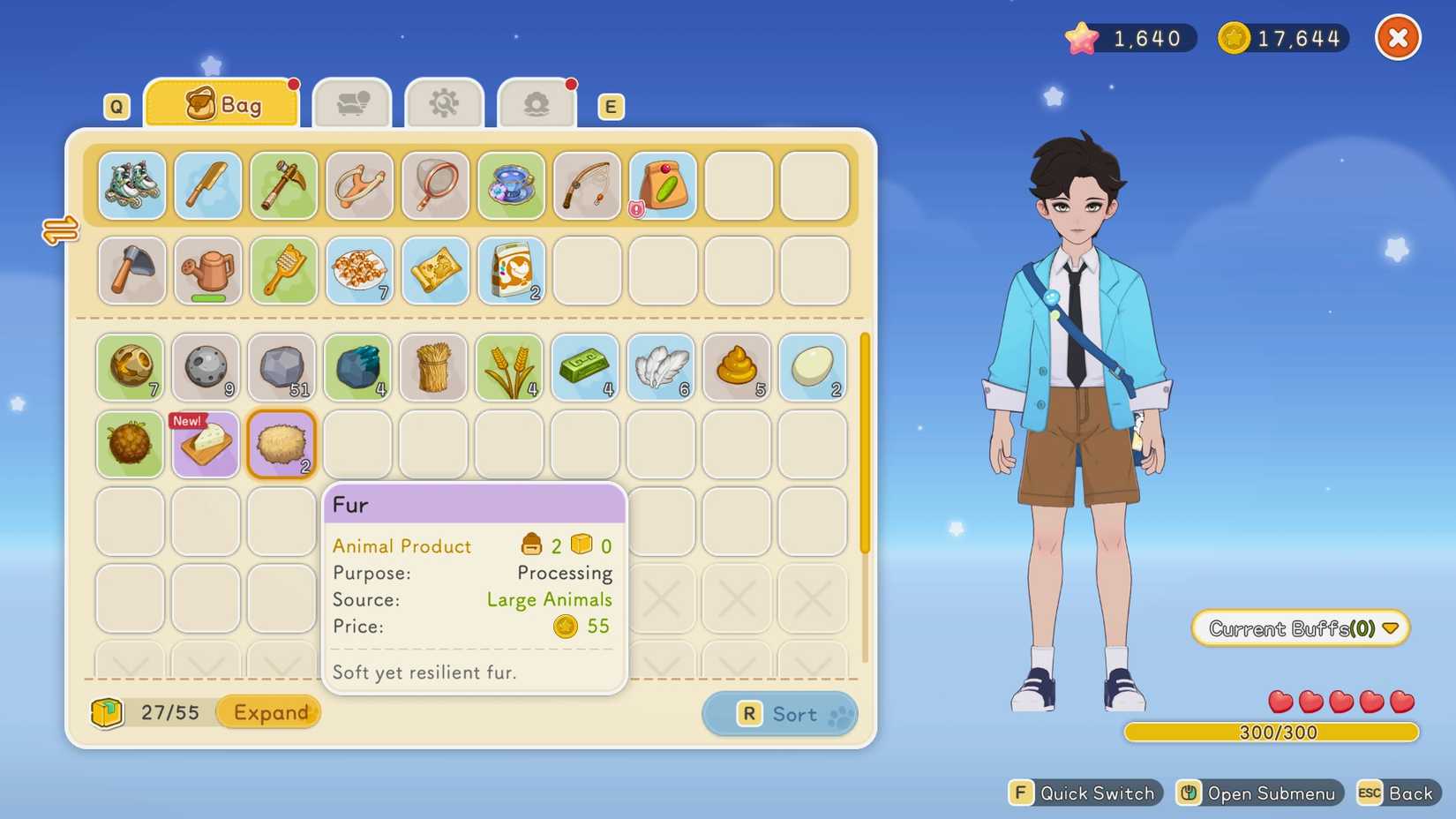This screenshot has width=1456, height=819.
Task: Select the new cheese item
Action: [205, 444]
